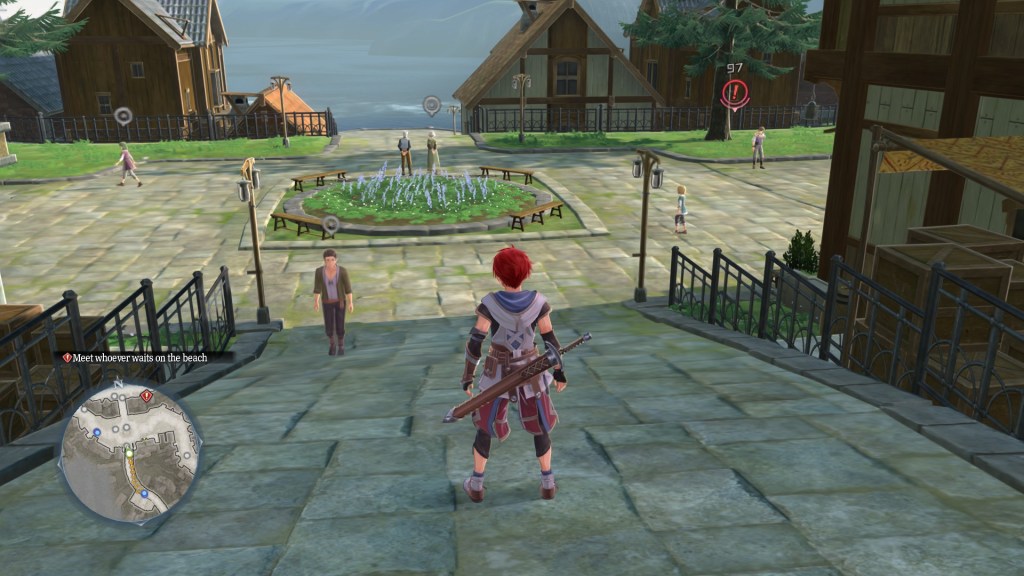
Task: Select the red quest marker on the minimap
Action: pyautogui.click(x=146, y=396)
